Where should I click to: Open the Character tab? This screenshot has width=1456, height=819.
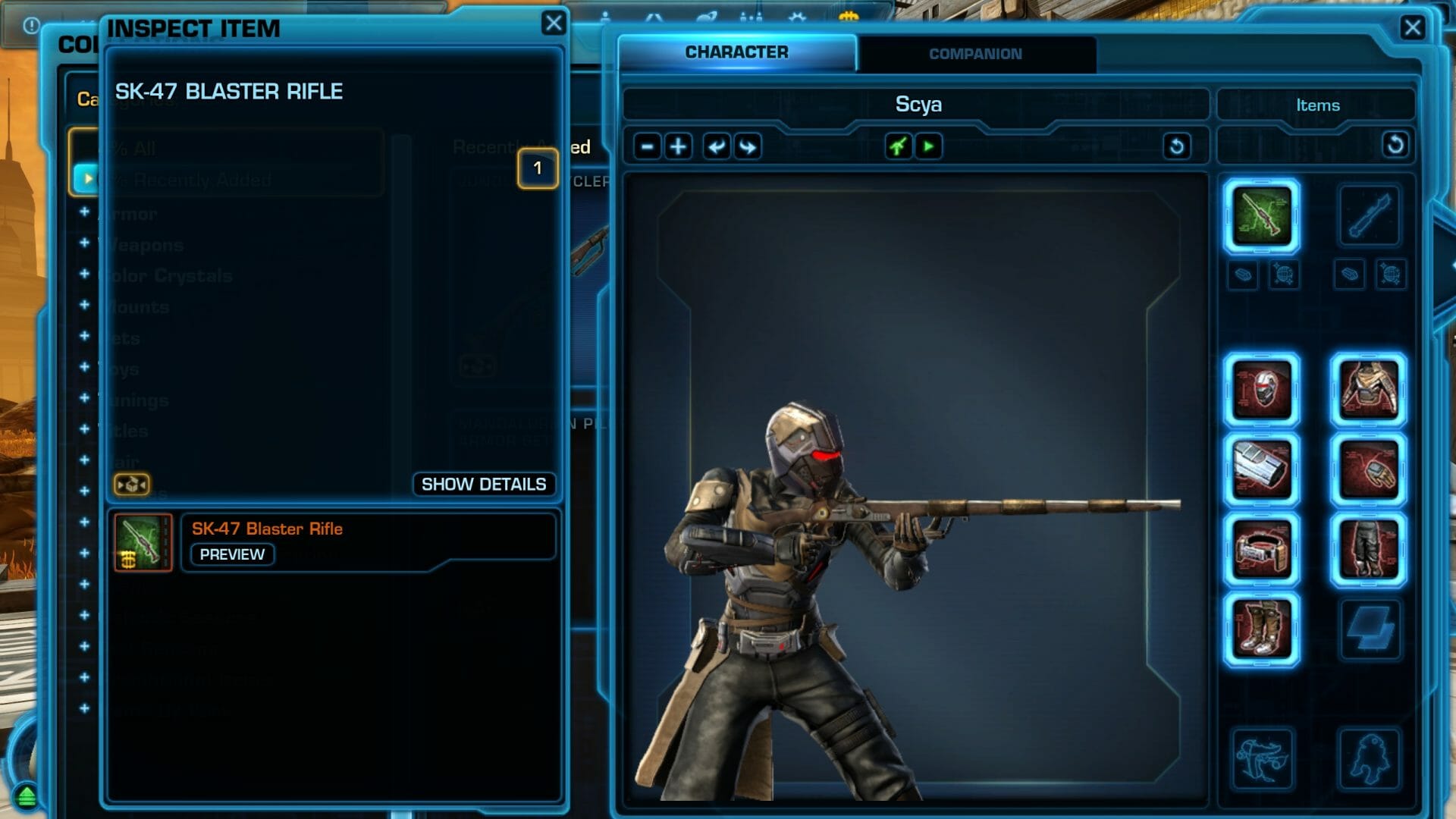point(736,52)
